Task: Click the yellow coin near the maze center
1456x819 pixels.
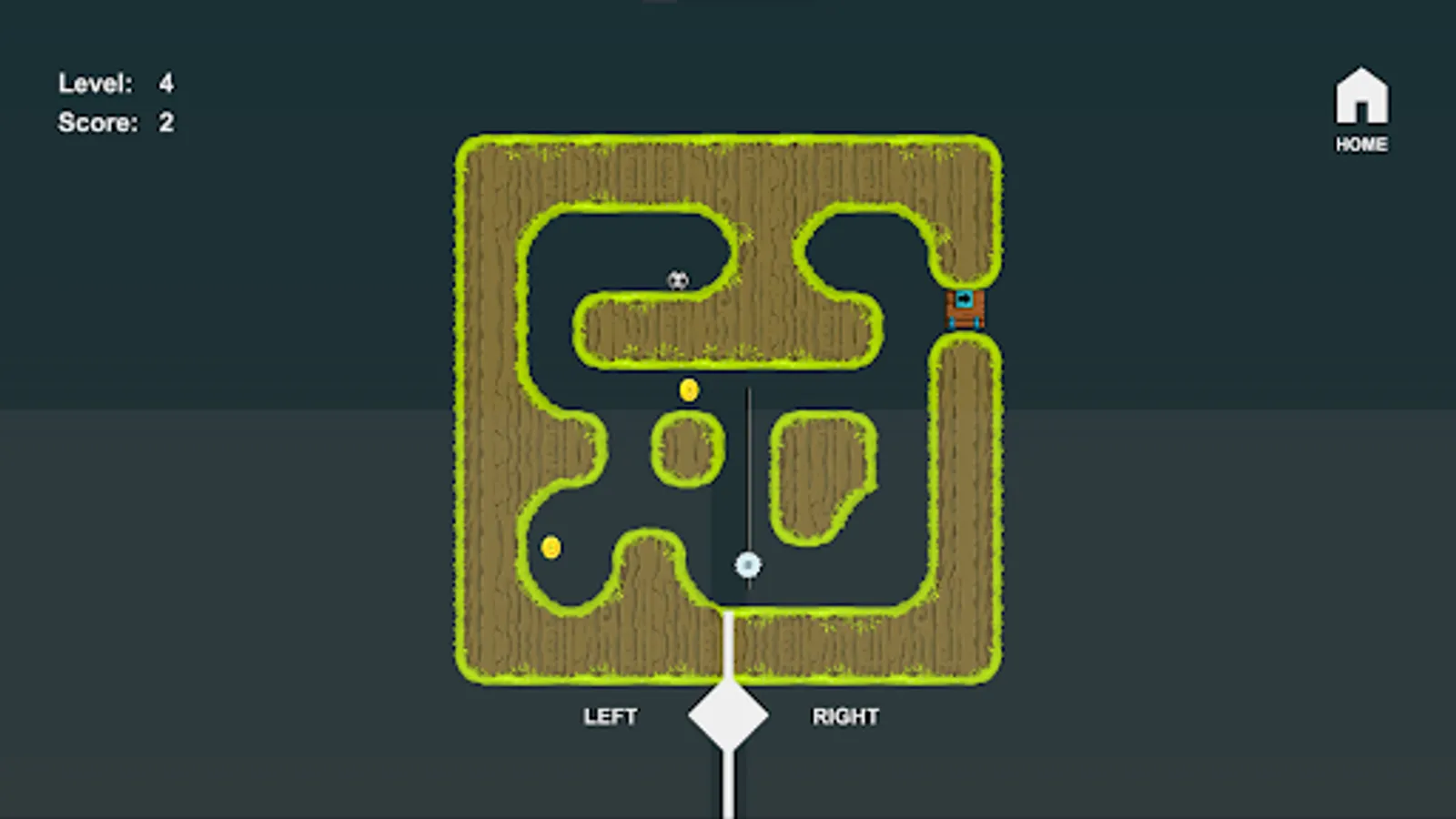Action: pyautogui.click(x=689, y=389)
